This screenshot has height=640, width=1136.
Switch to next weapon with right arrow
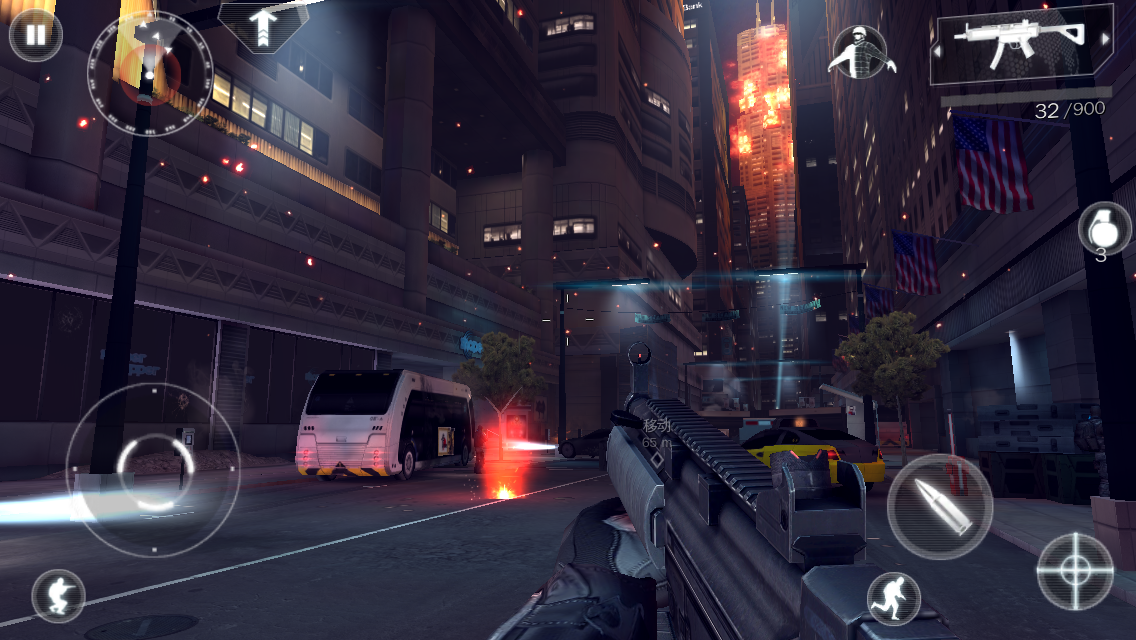tap(1105, 40)
